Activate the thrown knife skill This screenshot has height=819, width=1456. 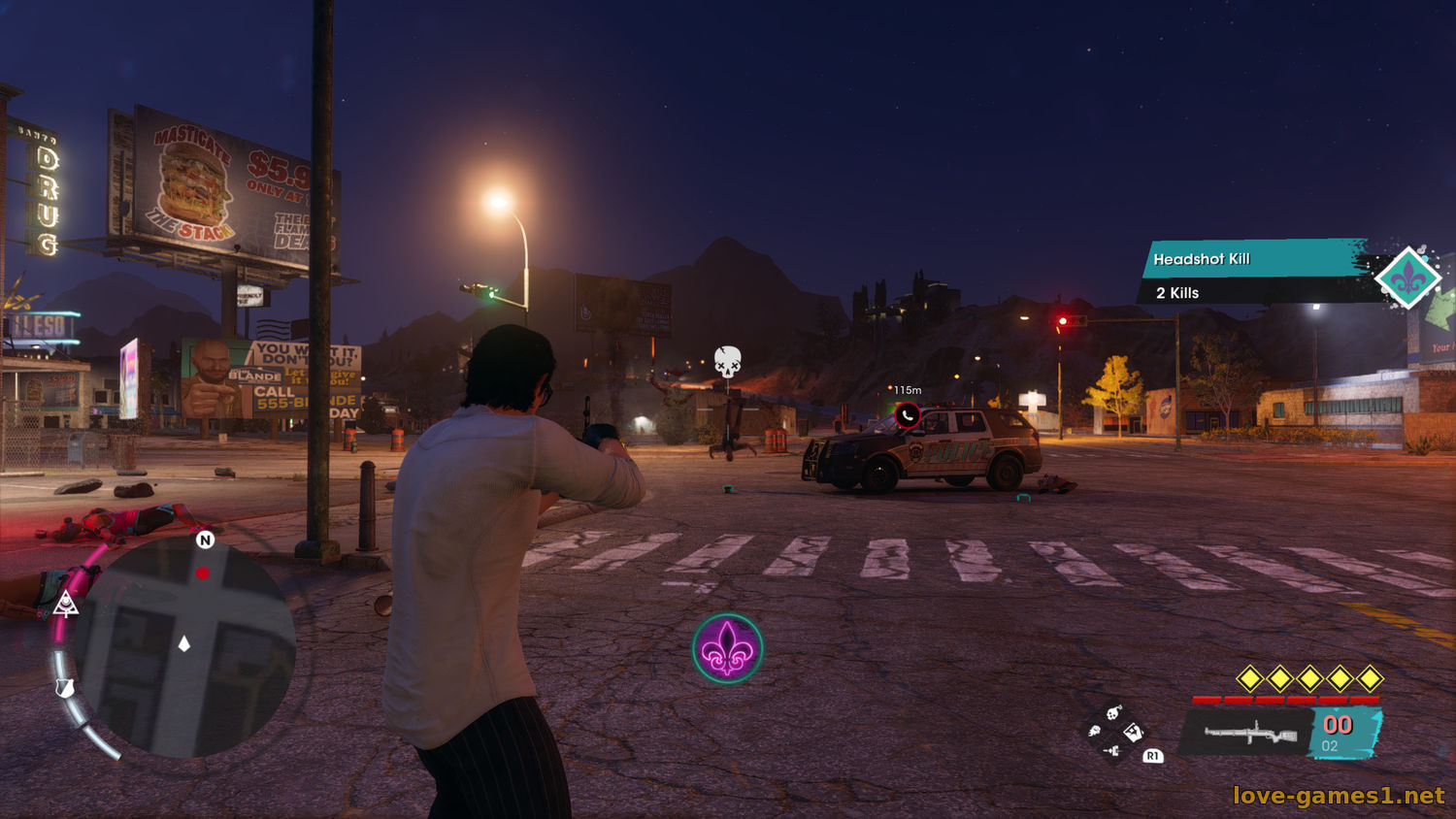coord(1112,750)
